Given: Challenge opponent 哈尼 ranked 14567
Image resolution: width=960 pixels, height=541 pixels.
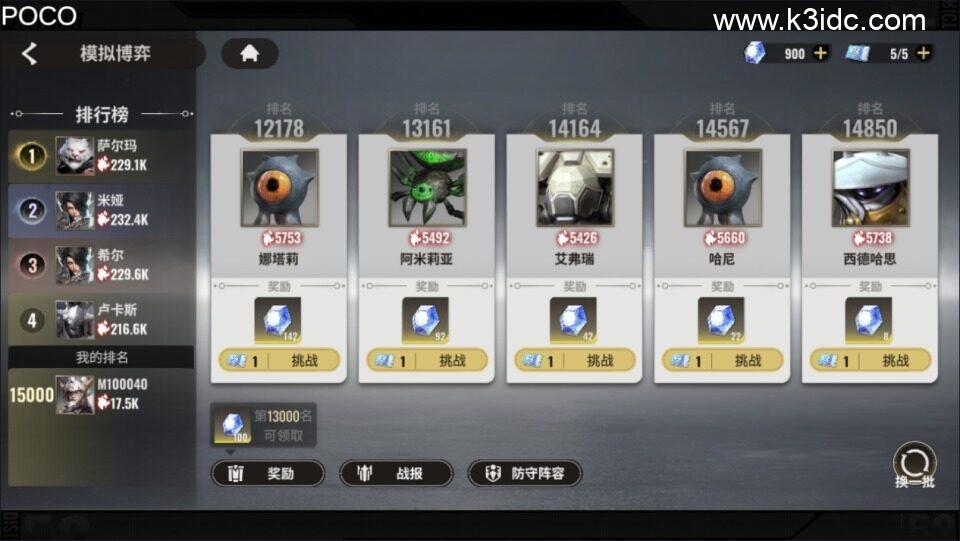Looking at the screenshot, I should coord(722,361).
